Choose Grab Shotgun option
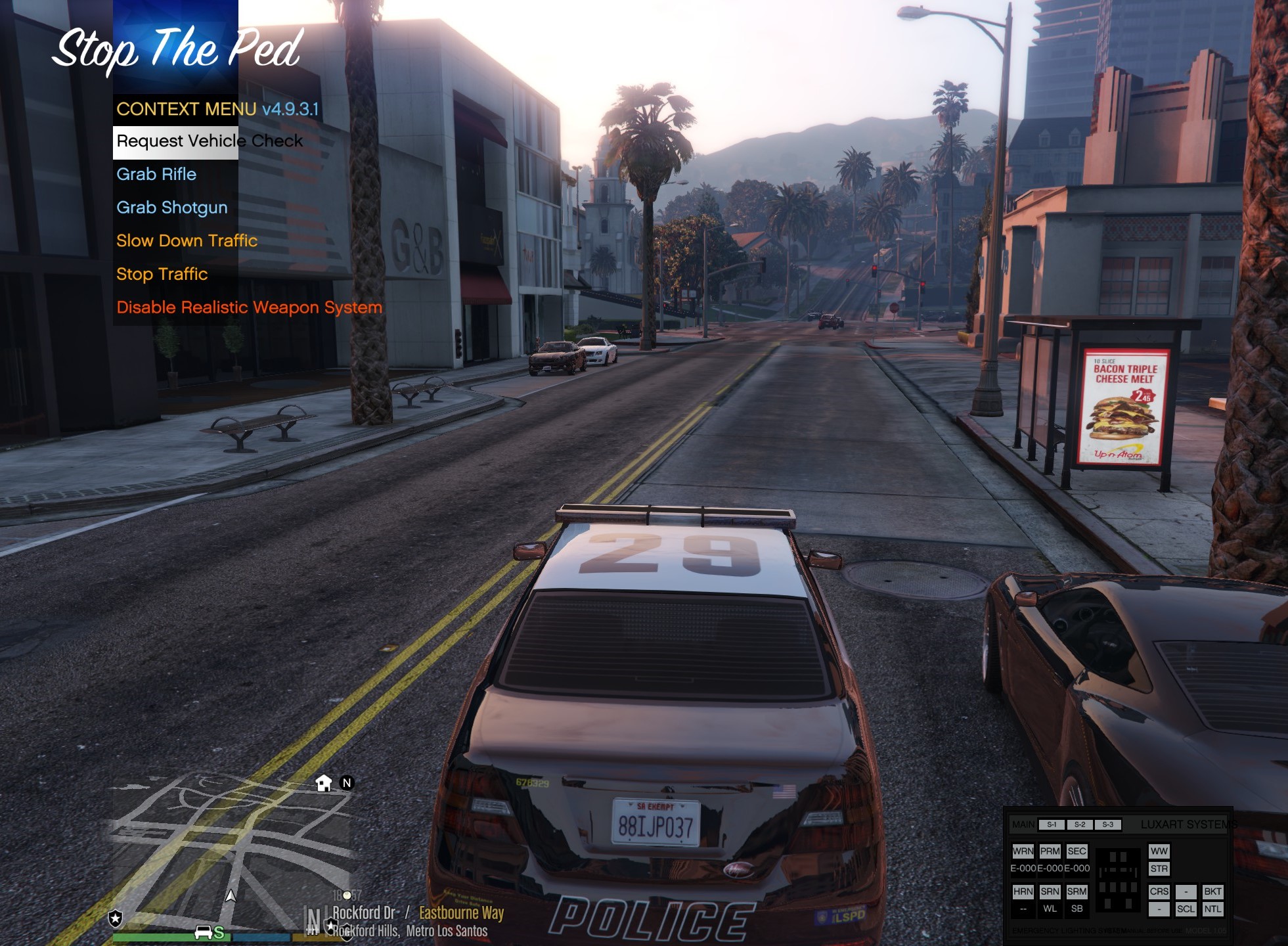1288x946 pixels. coord(172,208)
